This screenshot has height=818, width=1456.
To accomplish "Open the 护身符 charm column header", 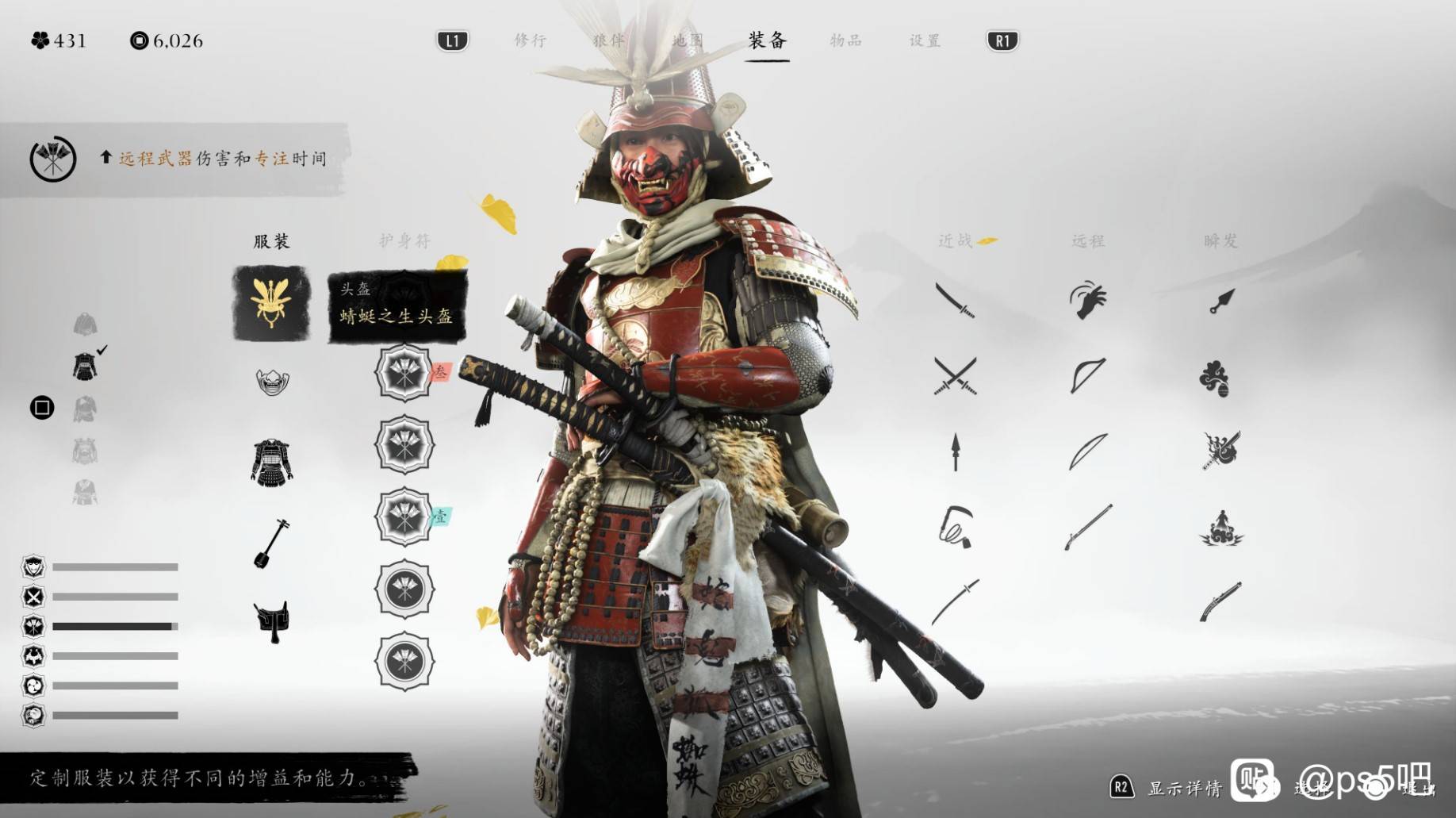I will point(404,240).
